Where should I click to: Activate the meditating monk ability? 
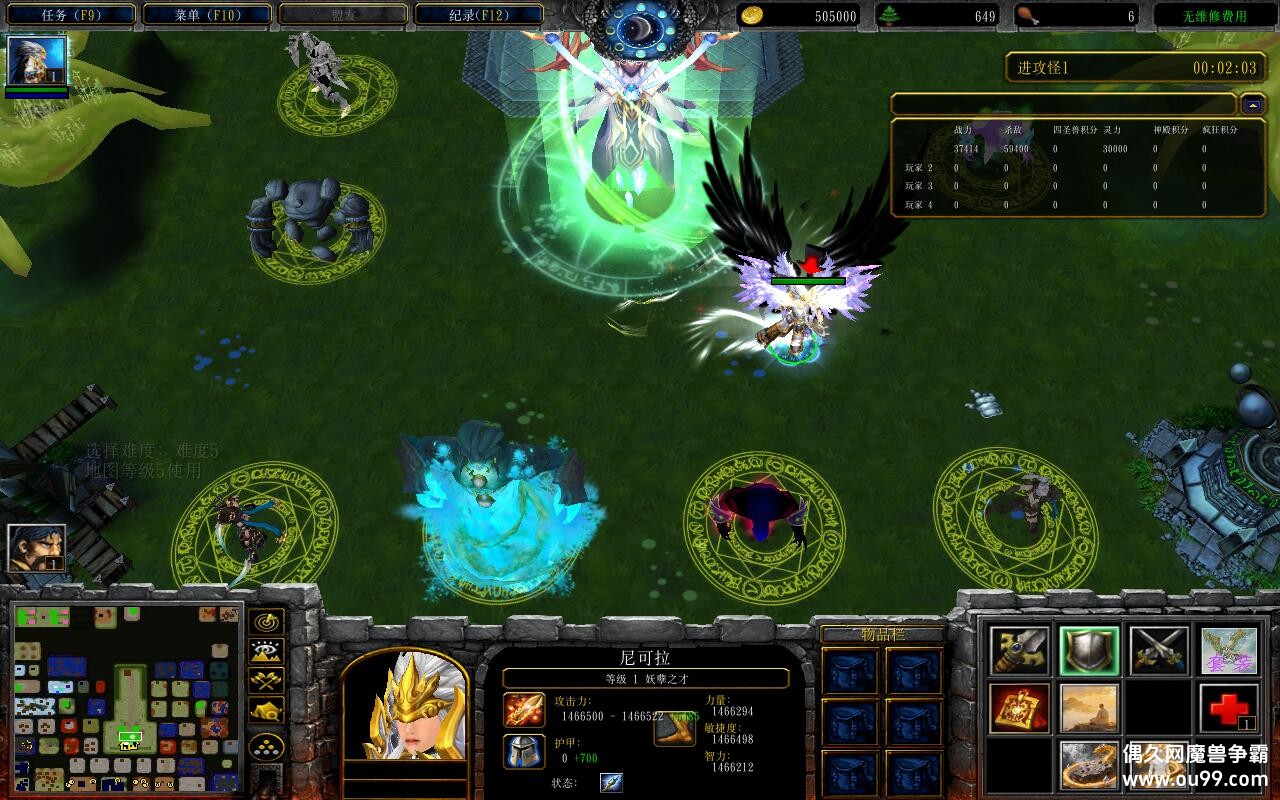coord(1089,708)
